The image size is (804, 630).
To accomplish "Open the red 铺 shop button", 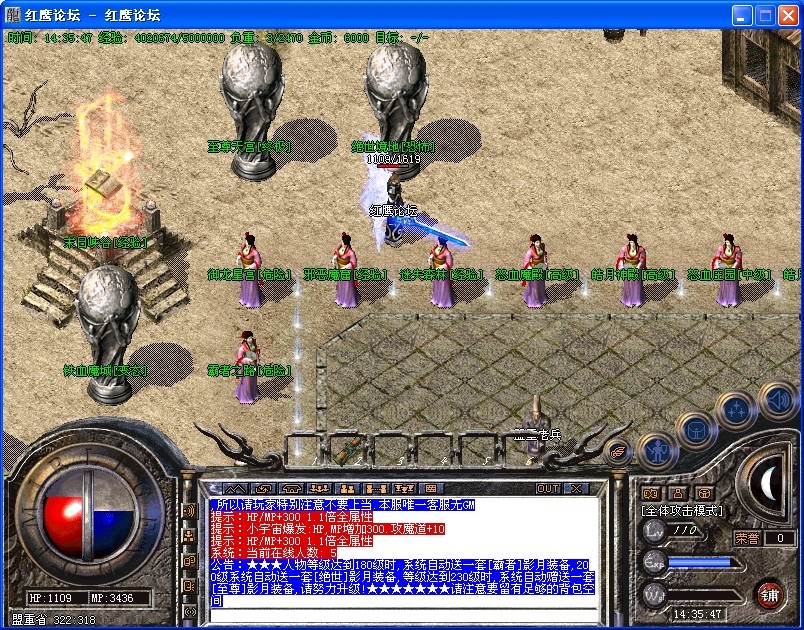I will pos(769,594).
